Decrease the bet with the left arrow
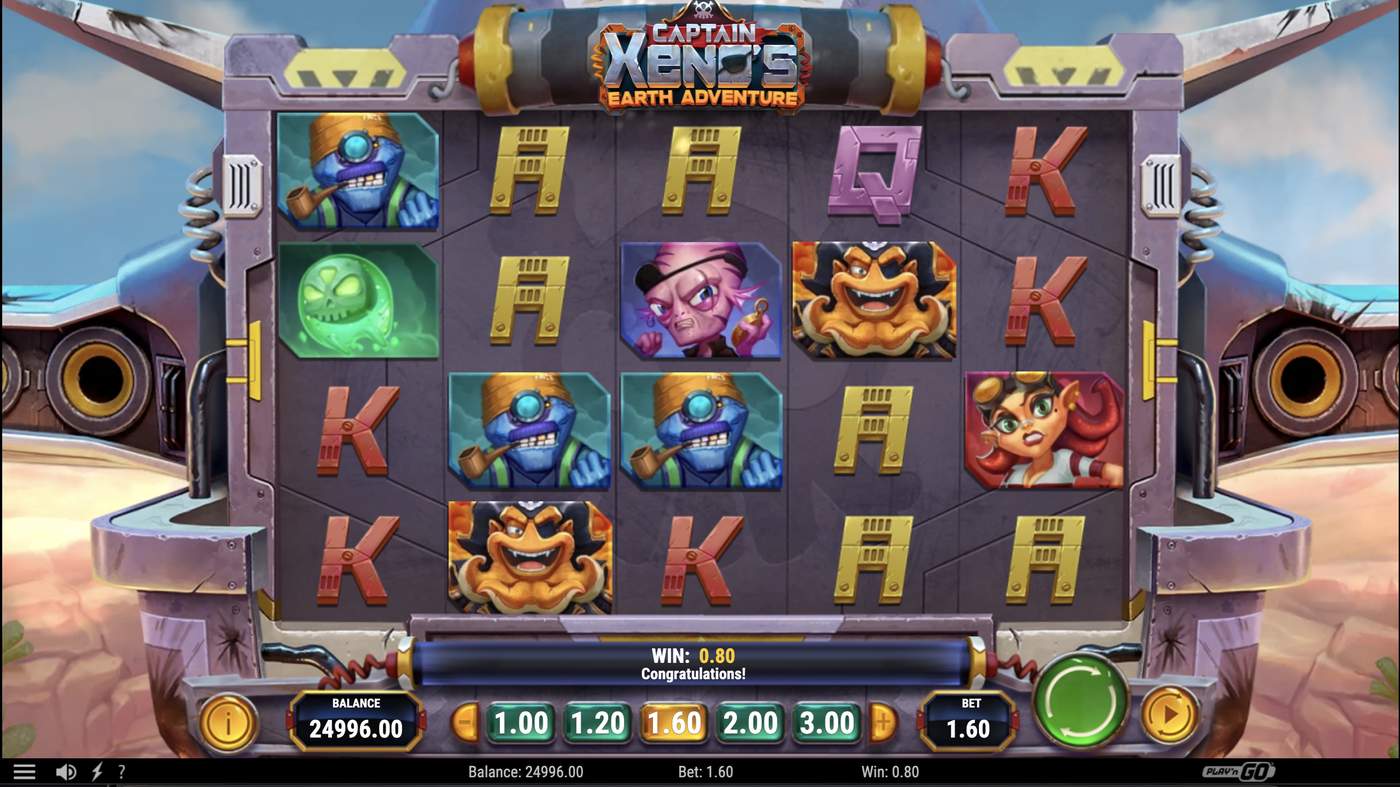The width and height of the screenshot is (1400, 787). coord(463,721)
